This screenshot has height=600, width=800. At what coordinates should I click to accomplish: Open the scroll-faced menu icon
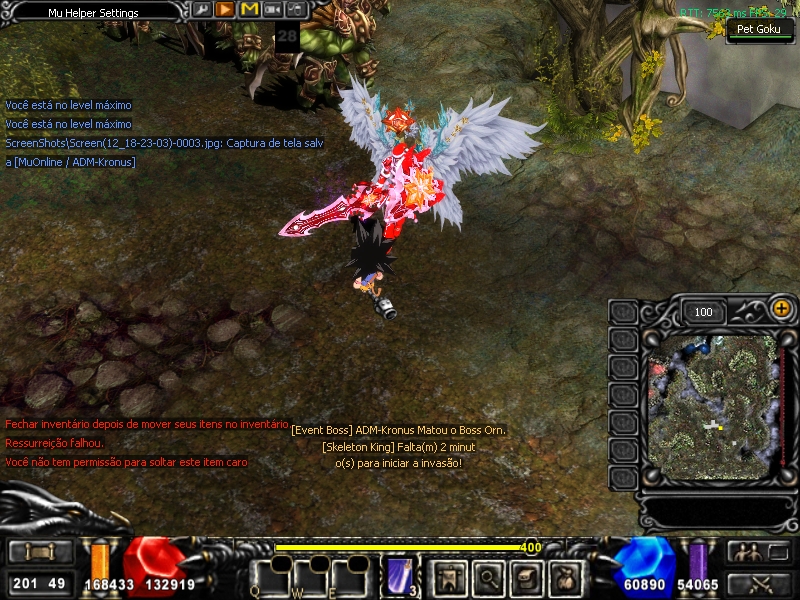click(527, 577)
